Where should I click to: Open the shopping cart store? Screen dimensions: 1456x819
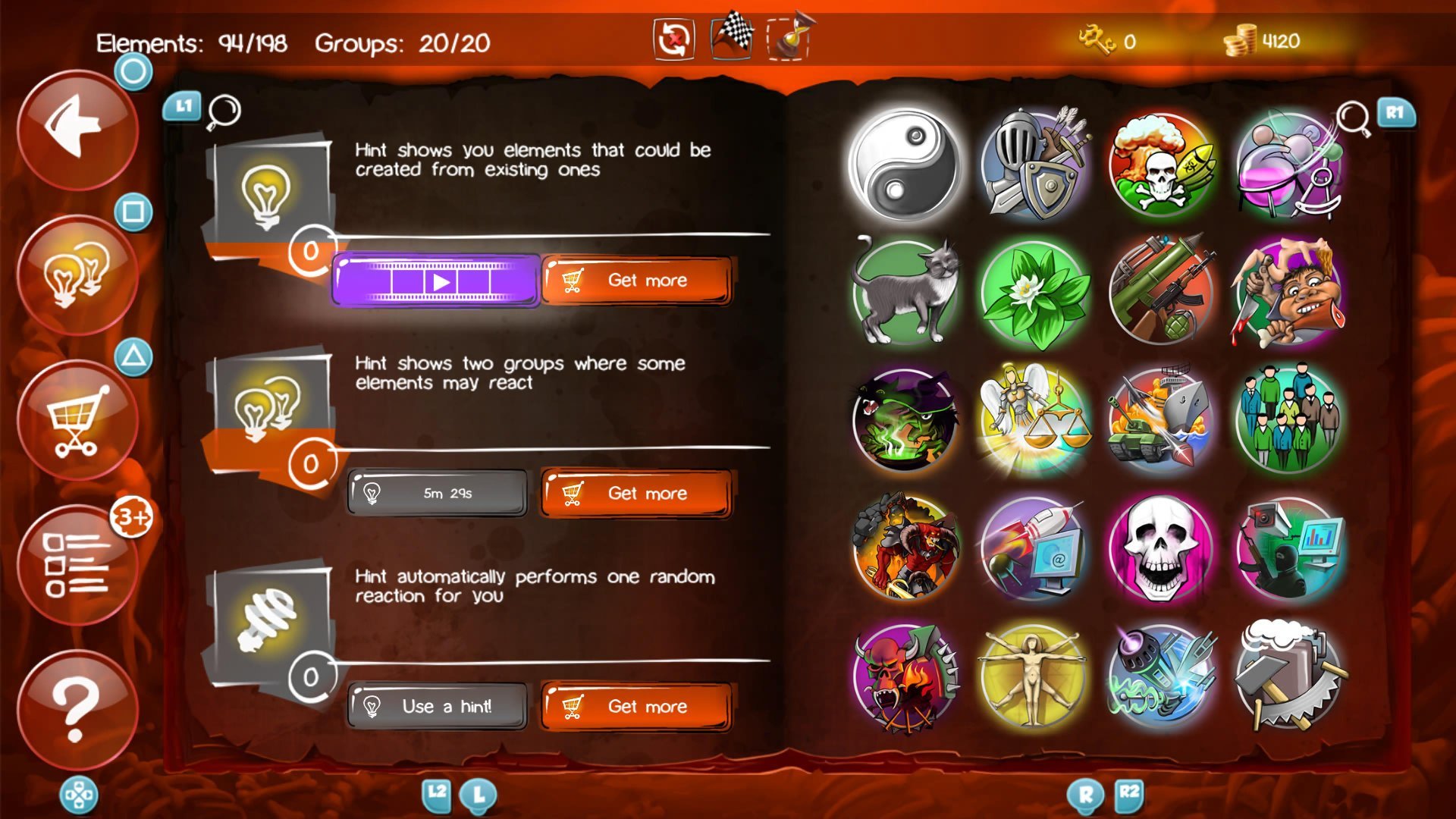click(77, 419)
